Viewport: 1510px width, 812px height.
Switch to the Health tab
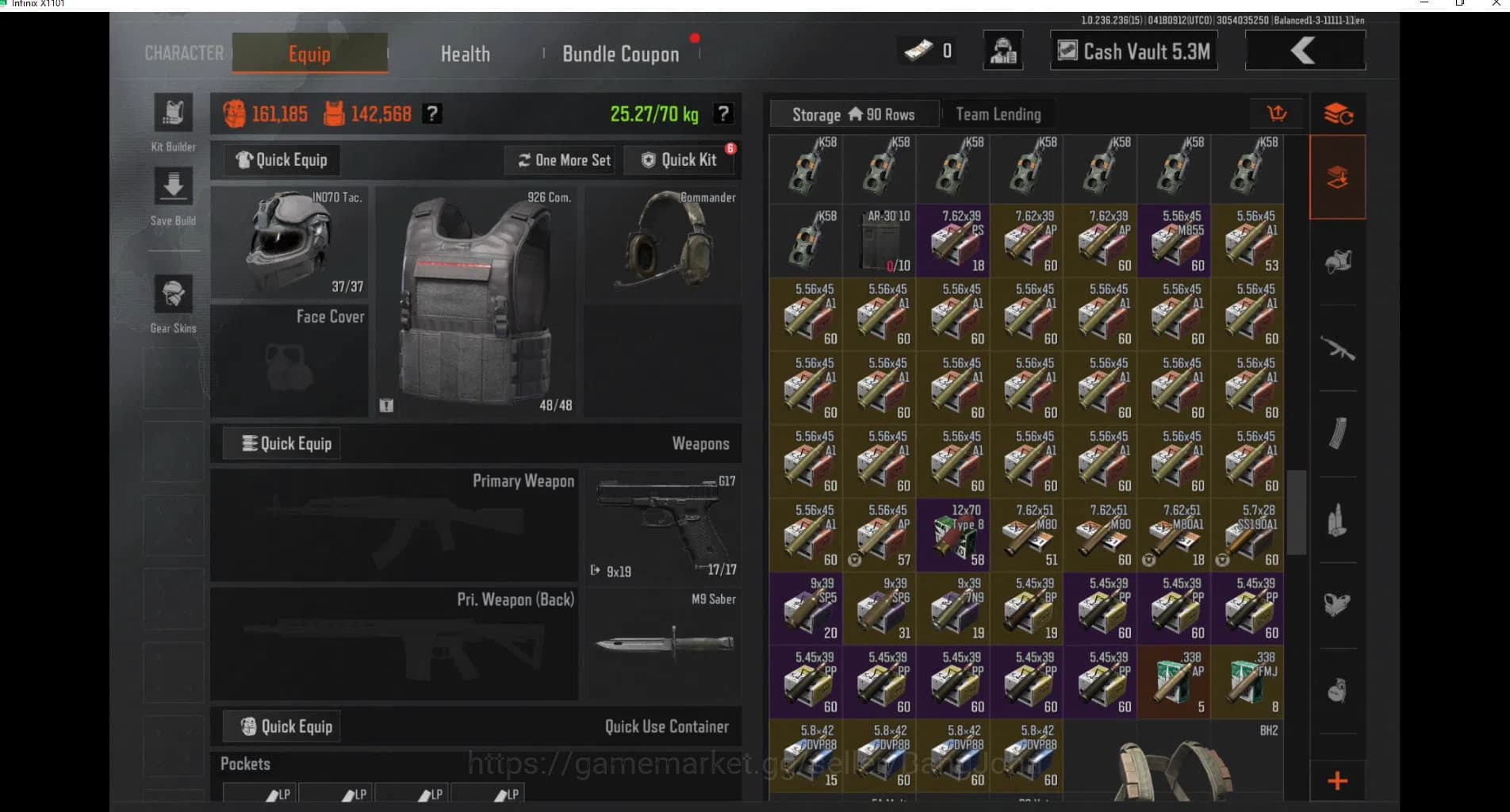(x=465, y=53)
